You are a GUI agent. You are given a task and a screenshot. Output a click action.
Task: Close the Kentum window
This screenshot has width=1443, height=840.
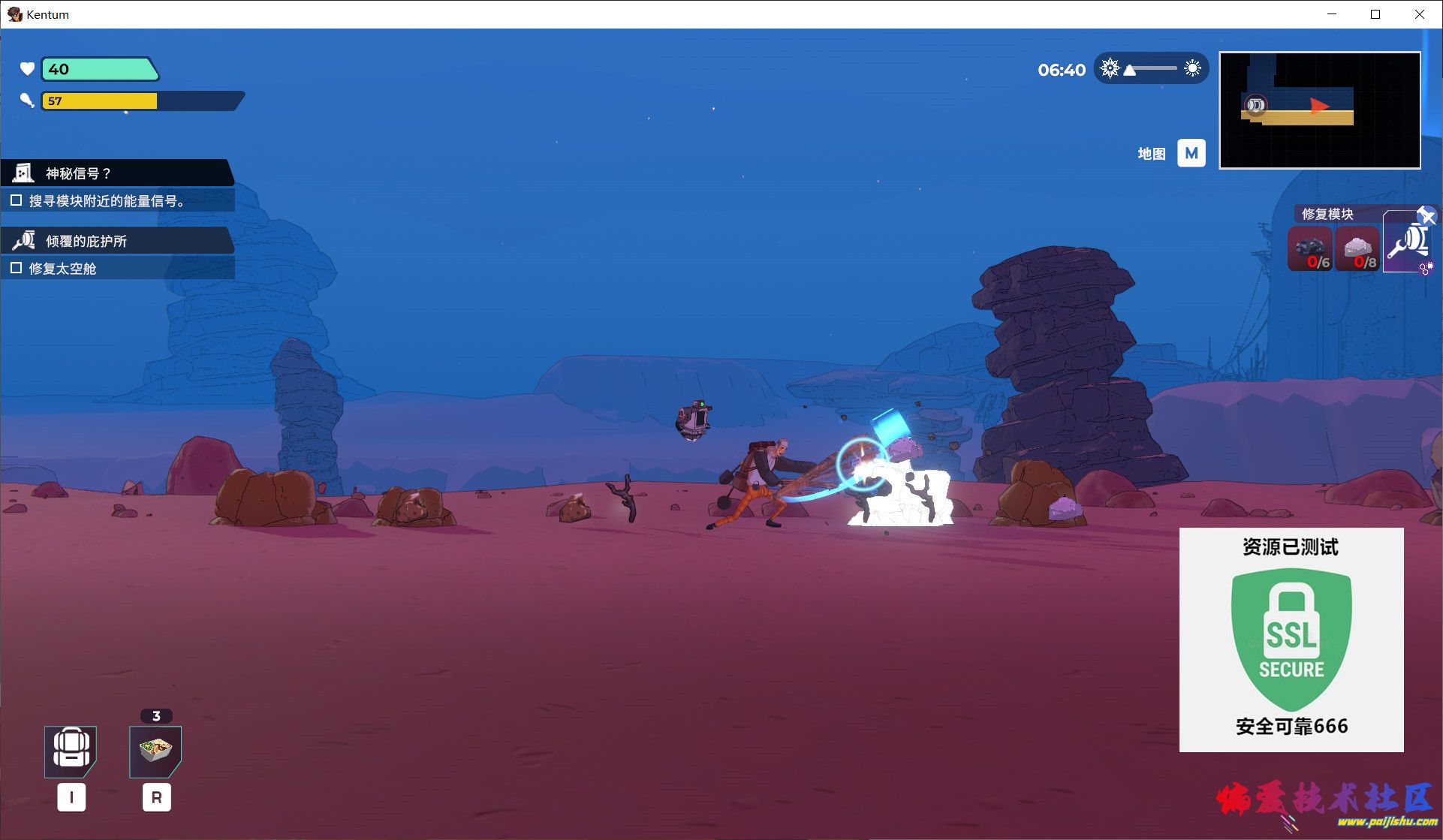[x=1419, y=14]
